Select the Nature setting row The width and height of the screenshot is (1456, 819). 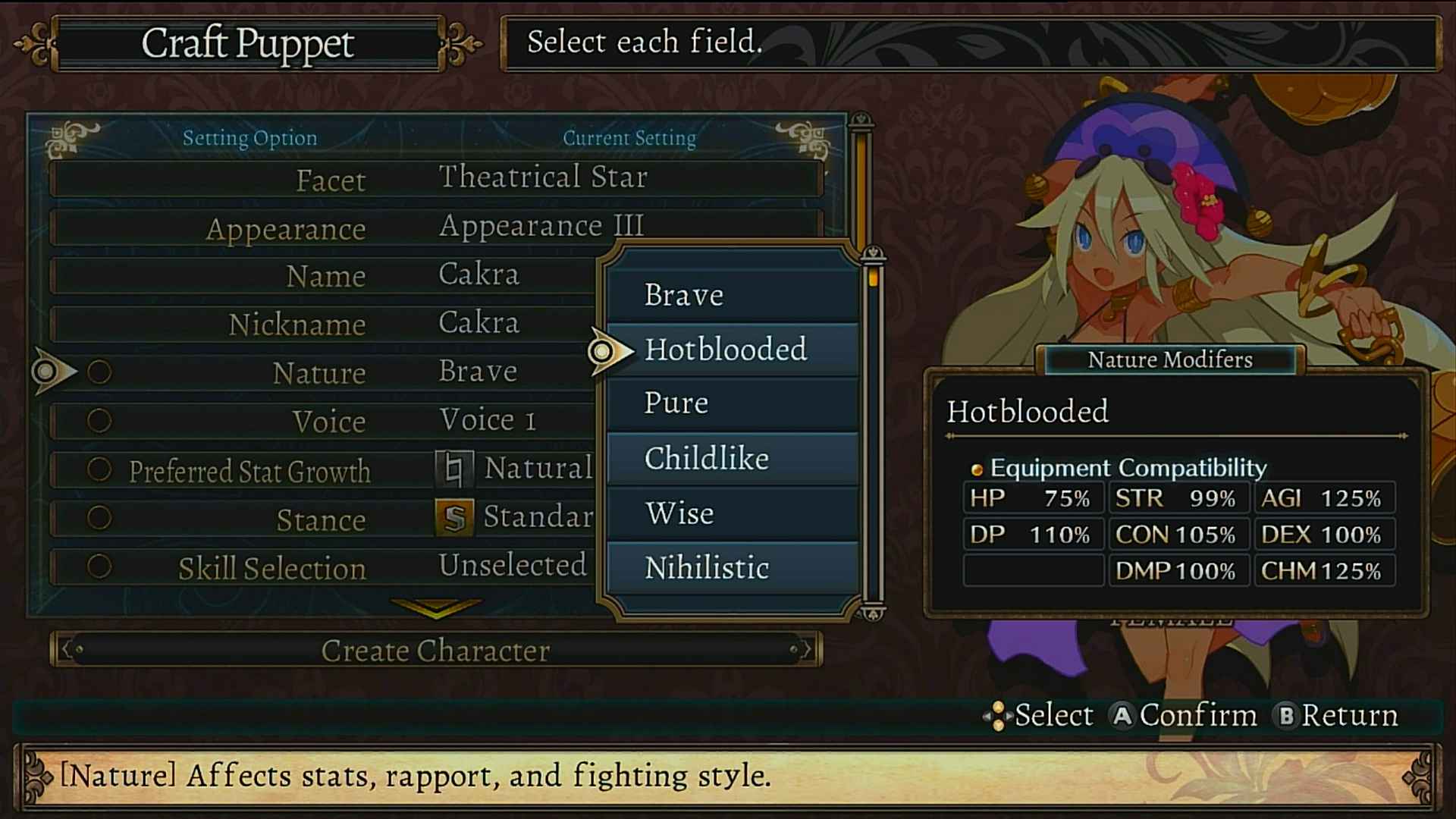tap(326, 372)
